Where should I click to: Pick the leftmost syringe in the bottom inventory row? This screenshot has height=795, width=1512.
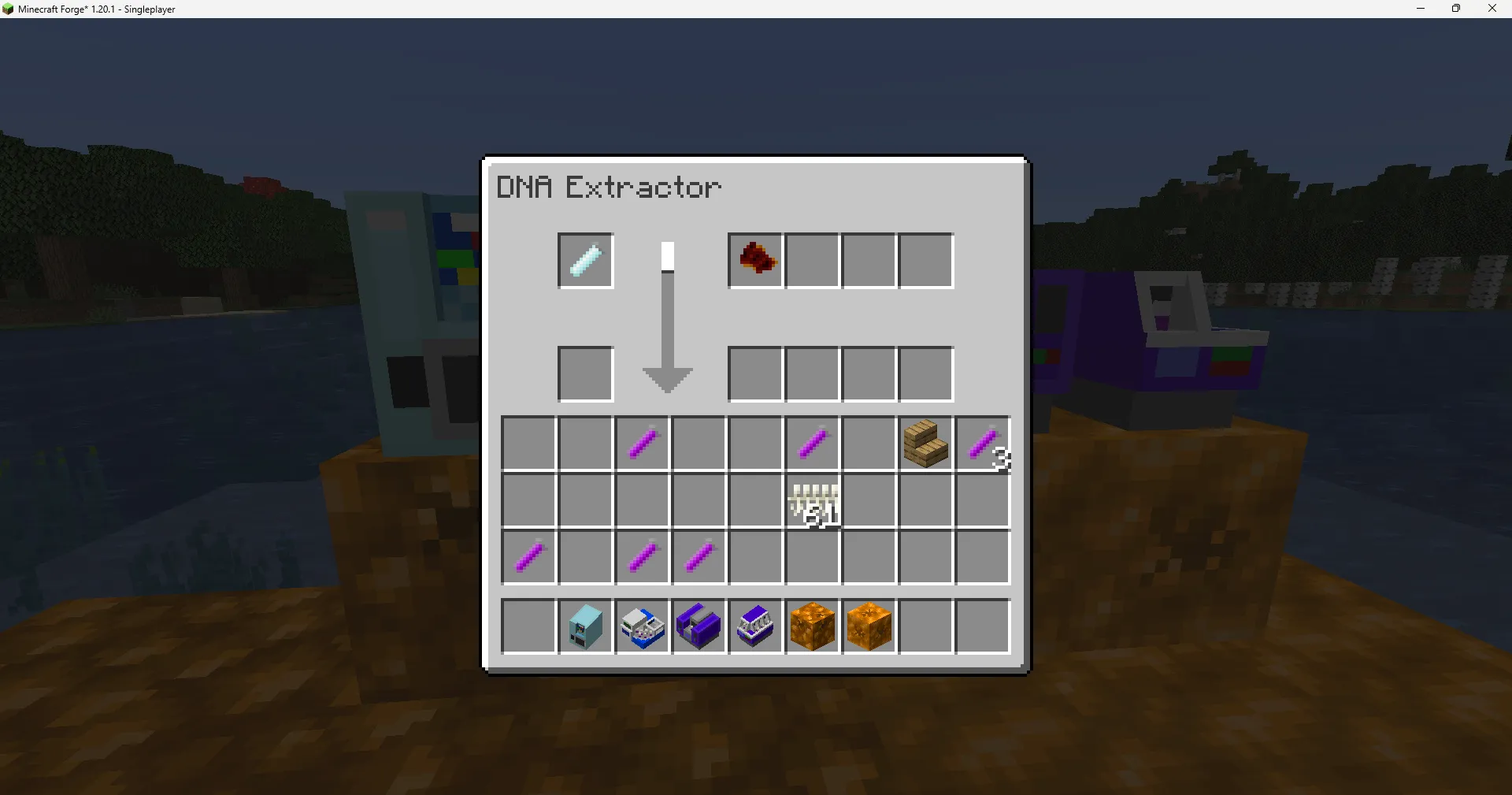coord(529,557)
